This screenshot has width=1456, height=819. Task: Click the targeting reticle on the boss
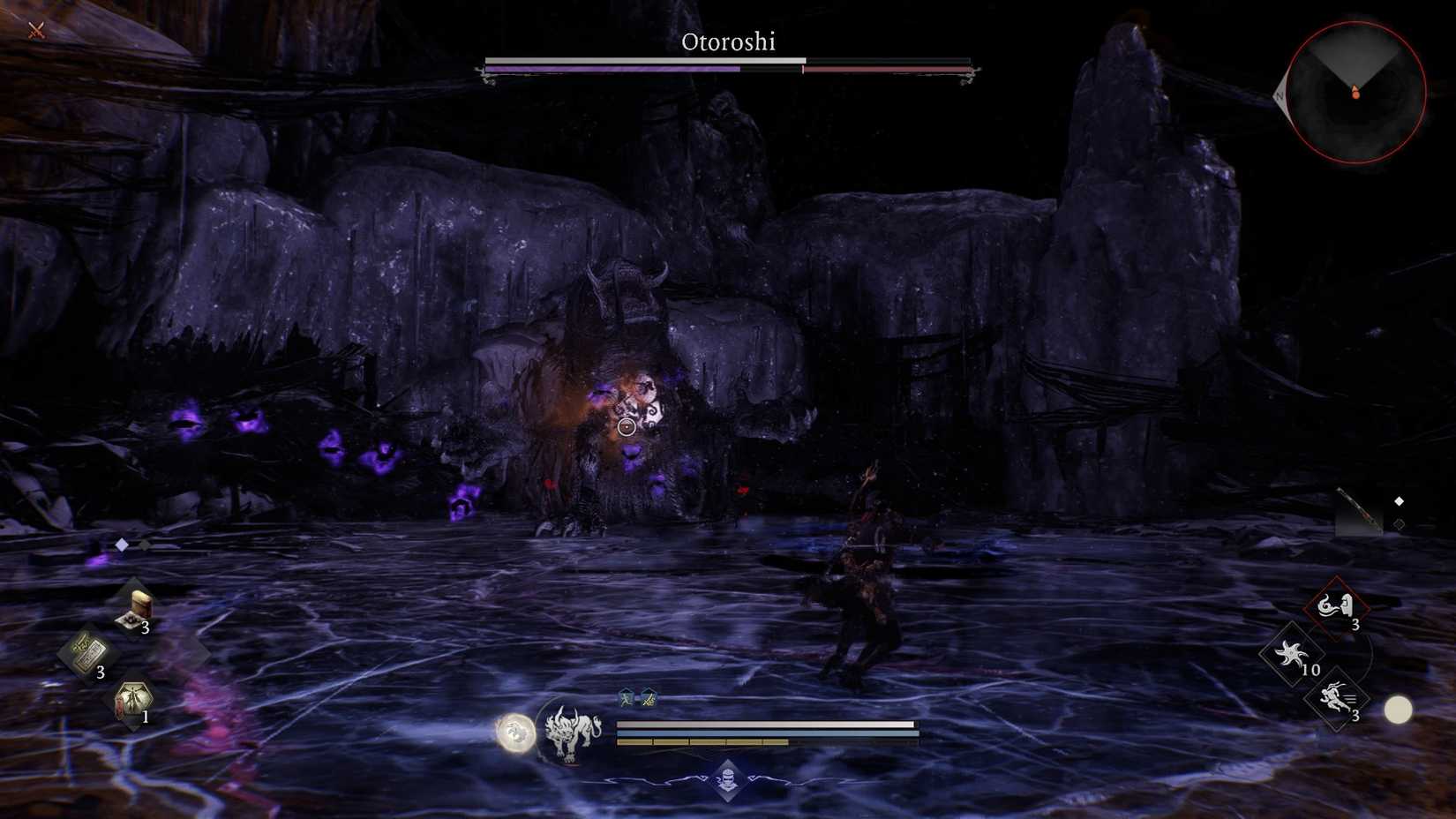[x=627, y=427]
